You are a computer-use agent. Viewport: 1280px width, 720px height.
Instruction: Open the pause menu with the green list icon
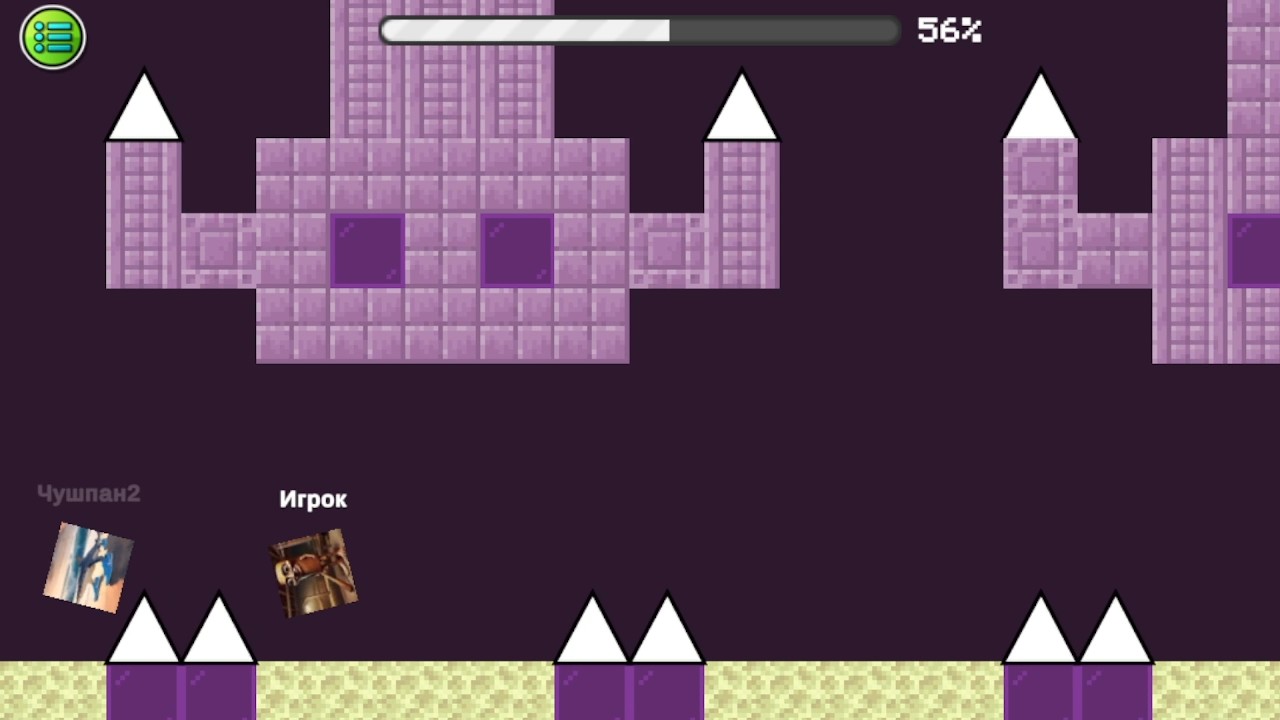[x=52, y=37]
